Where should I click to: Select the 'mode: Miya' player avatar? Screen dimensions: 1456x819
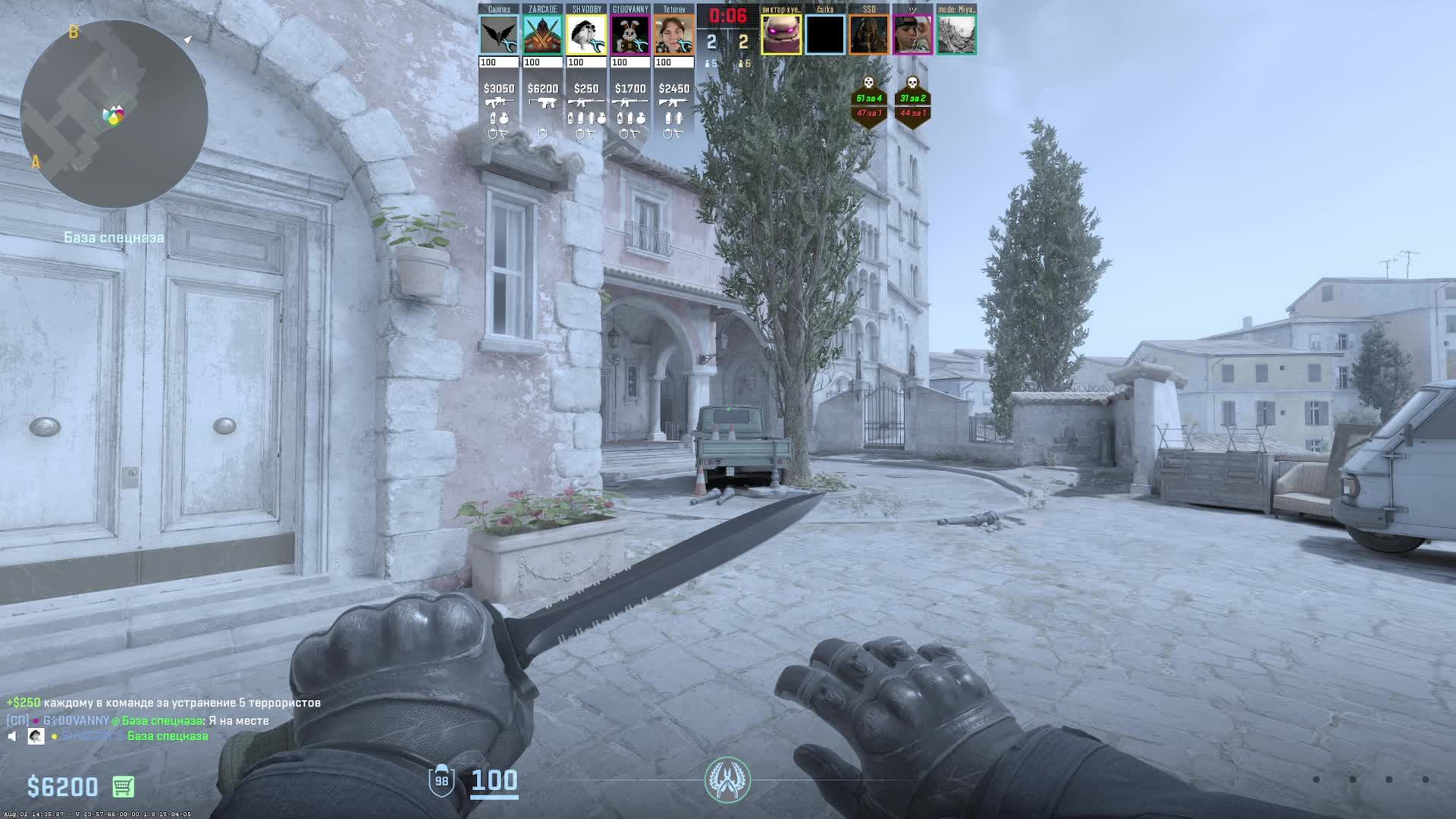(x=956, y=35)
